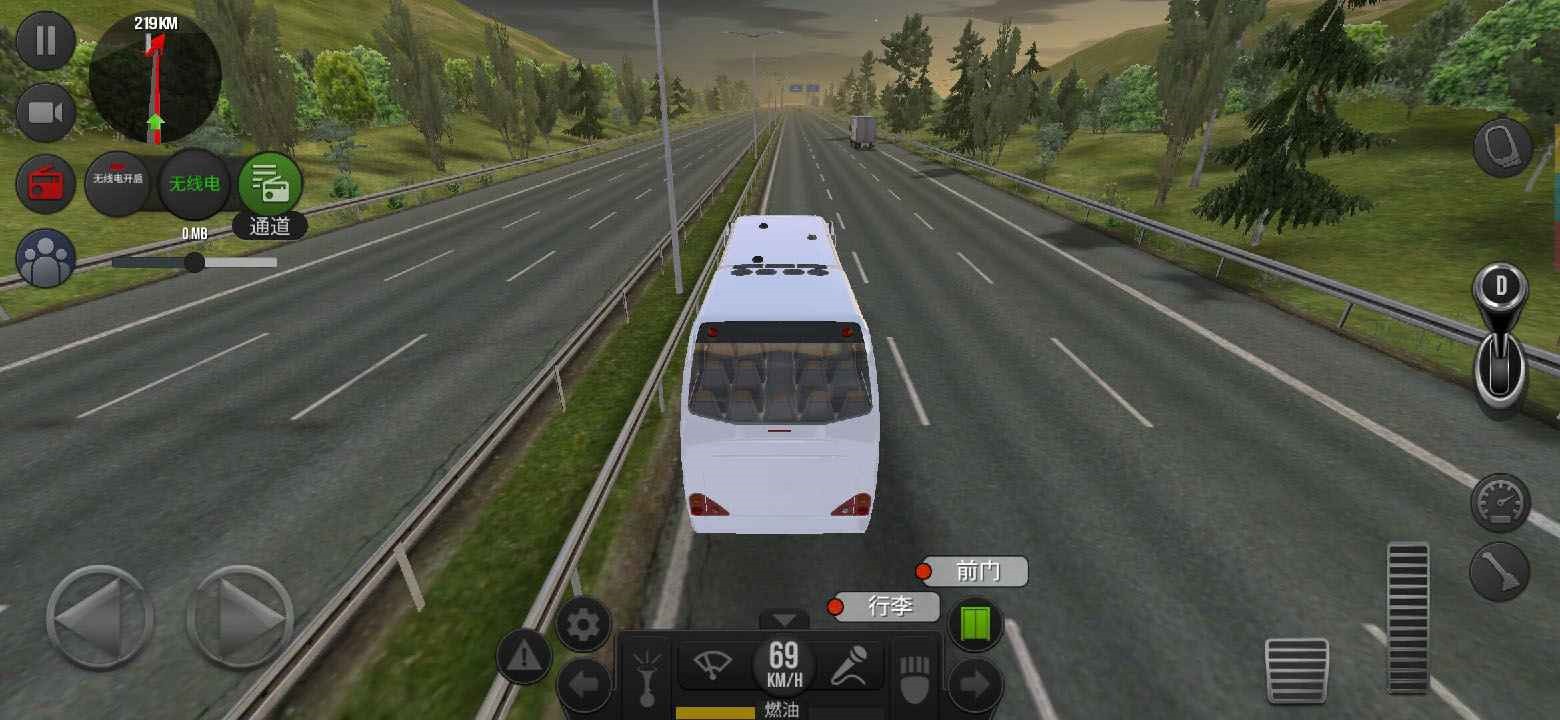Select the video camera view icon
This screenshot has width=1560, height=720.
(44, 112)
